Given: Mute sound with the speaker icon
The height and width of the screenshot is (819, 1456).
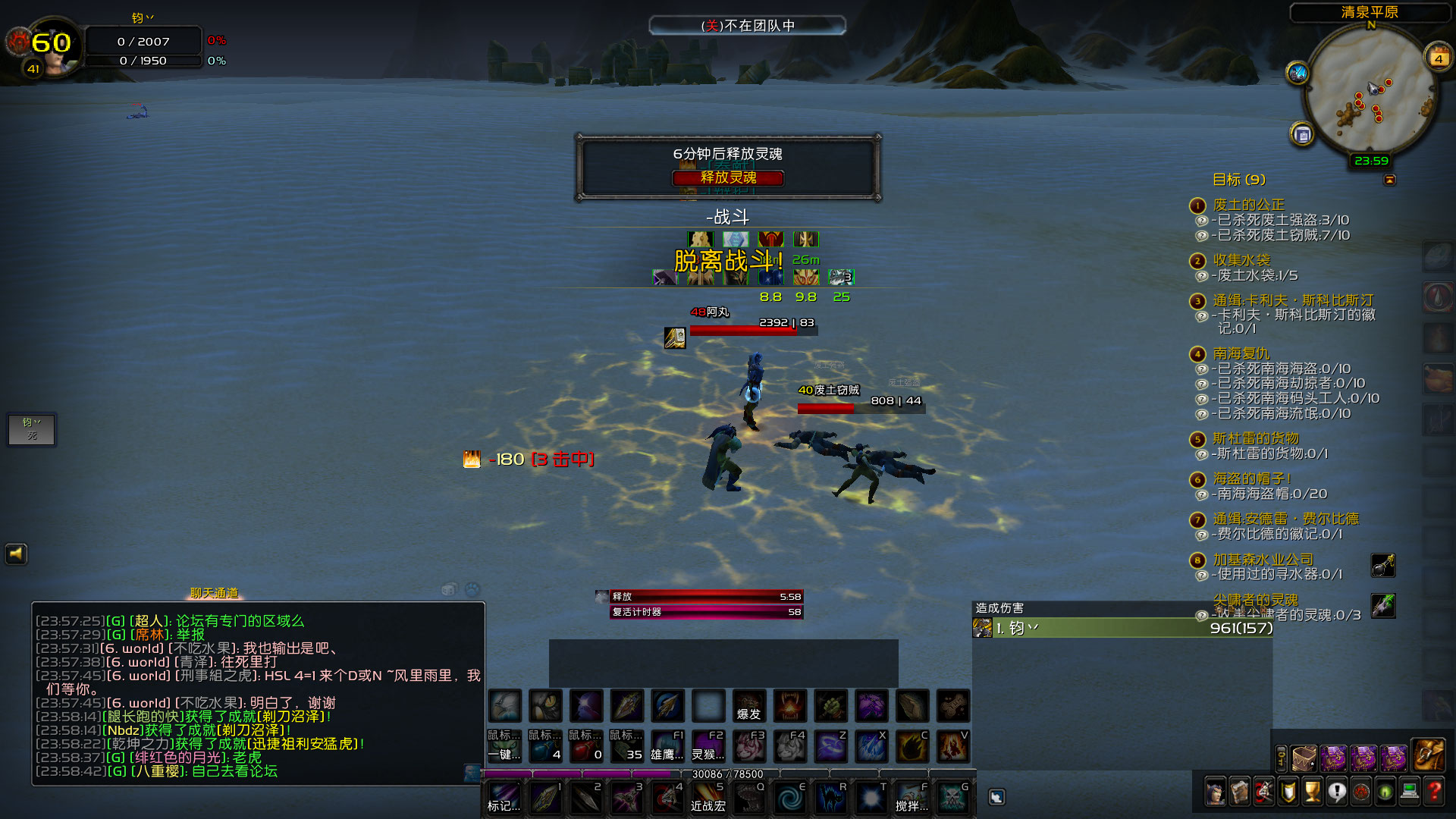Looking at the screenshot, I should click(x=17, y=554).
